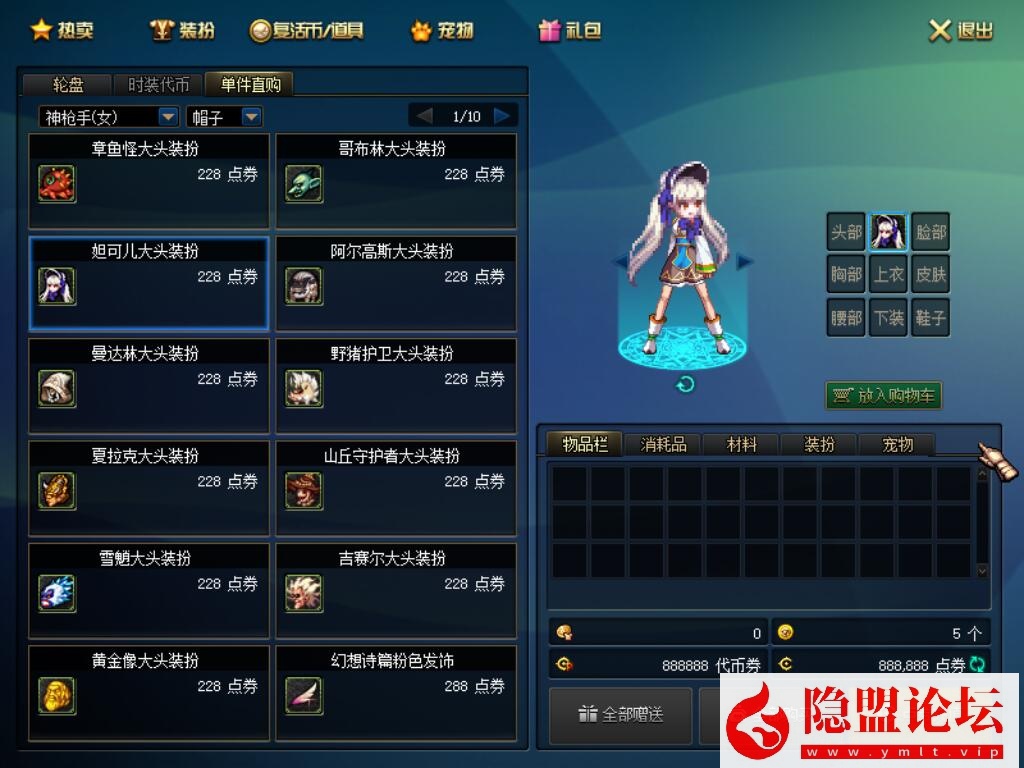Reset character preview rotation icon
The height and width of the screenshot is (768, 1024).
coord(685,384)
